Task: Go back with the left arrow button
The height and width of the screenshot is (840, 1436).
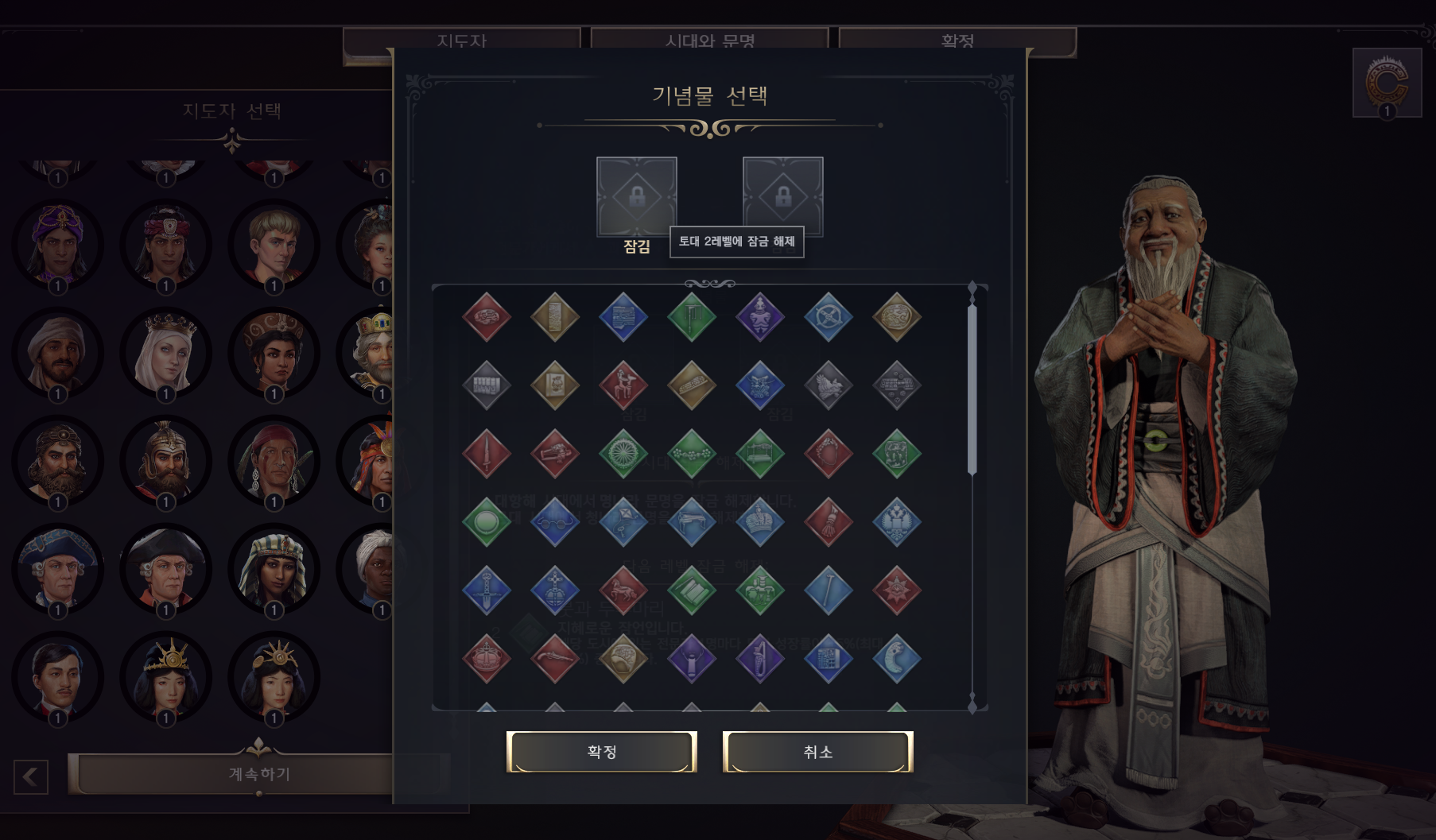Action: [x=31, y=776]
